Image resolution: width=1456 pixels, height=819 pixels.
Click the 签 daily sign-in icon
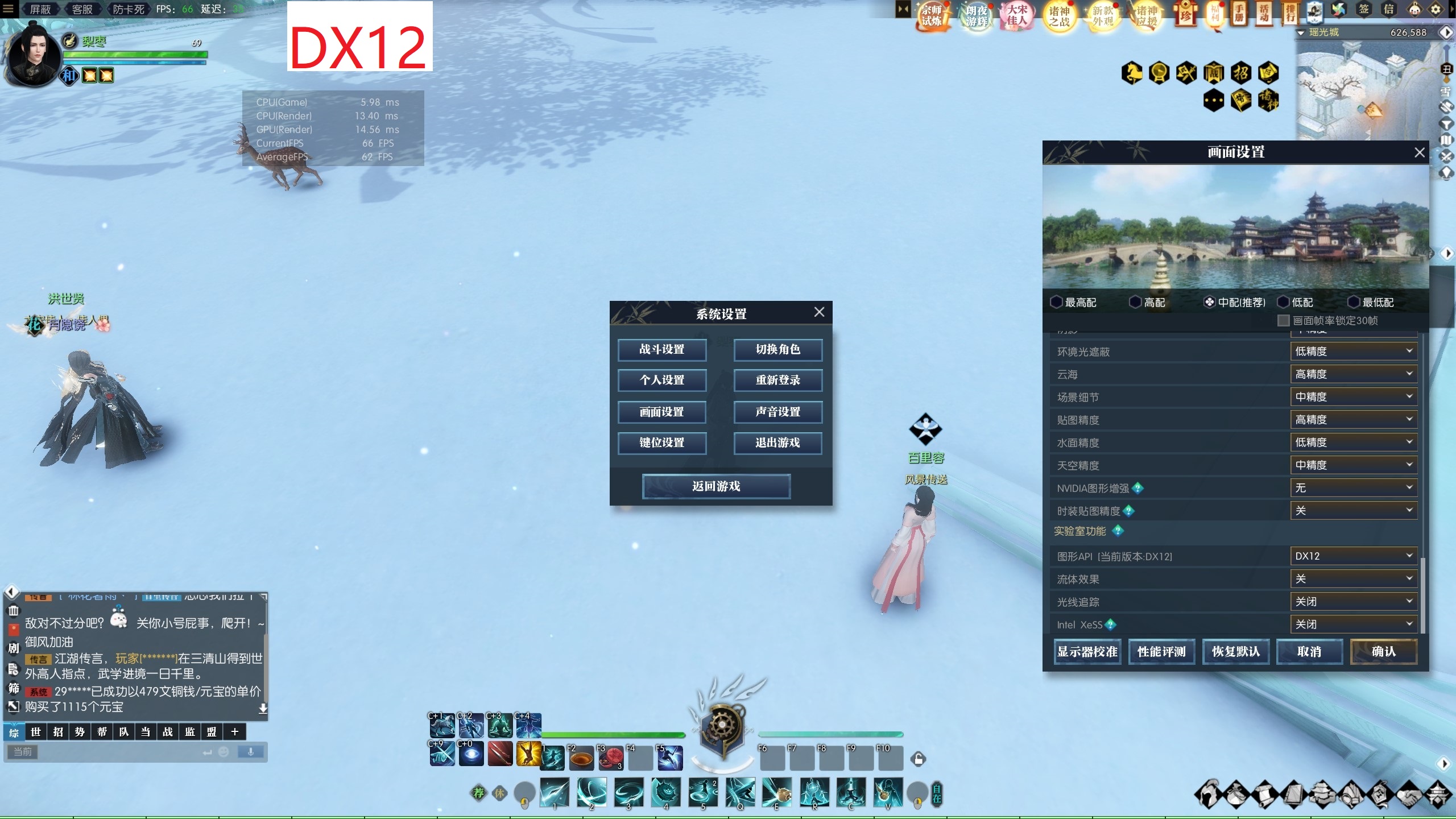pyautogui.click(x=1365, y=10)
